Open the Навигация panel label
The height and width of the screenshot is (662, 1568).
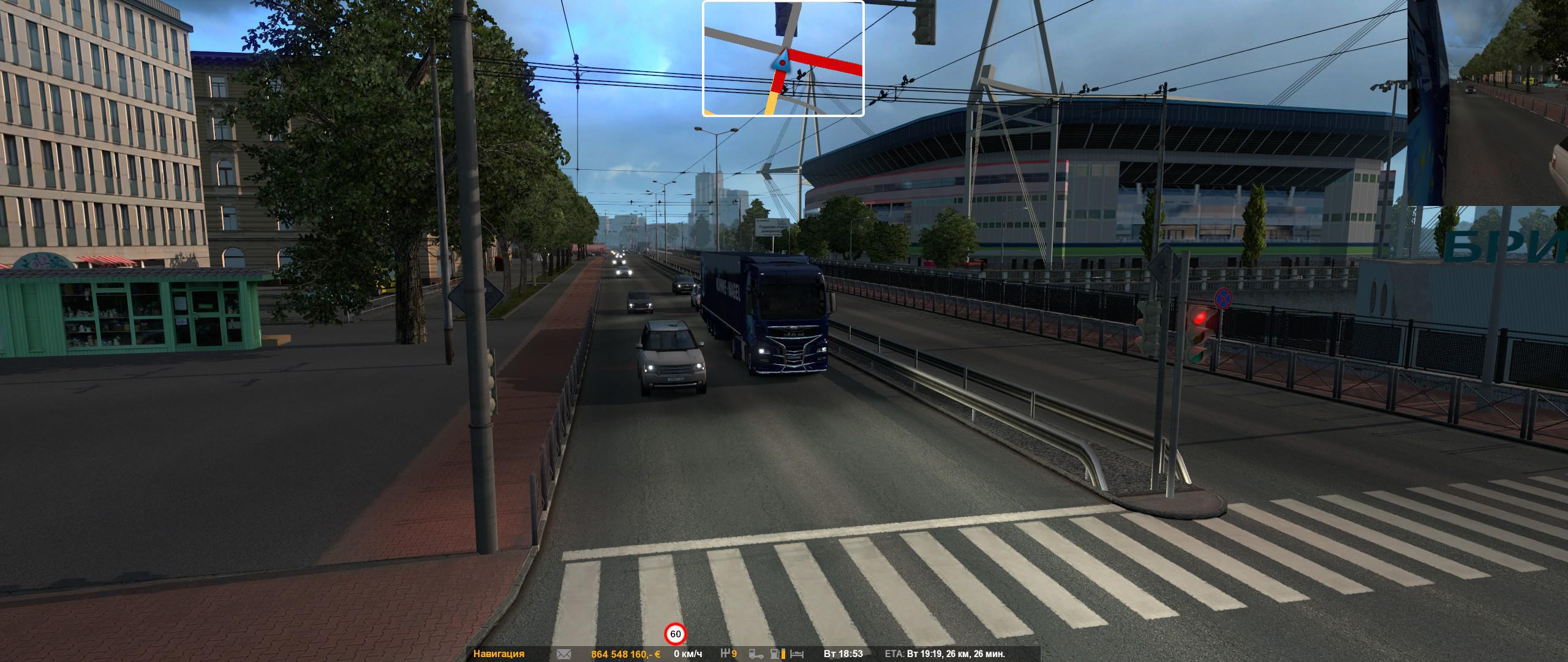(499, 654)
